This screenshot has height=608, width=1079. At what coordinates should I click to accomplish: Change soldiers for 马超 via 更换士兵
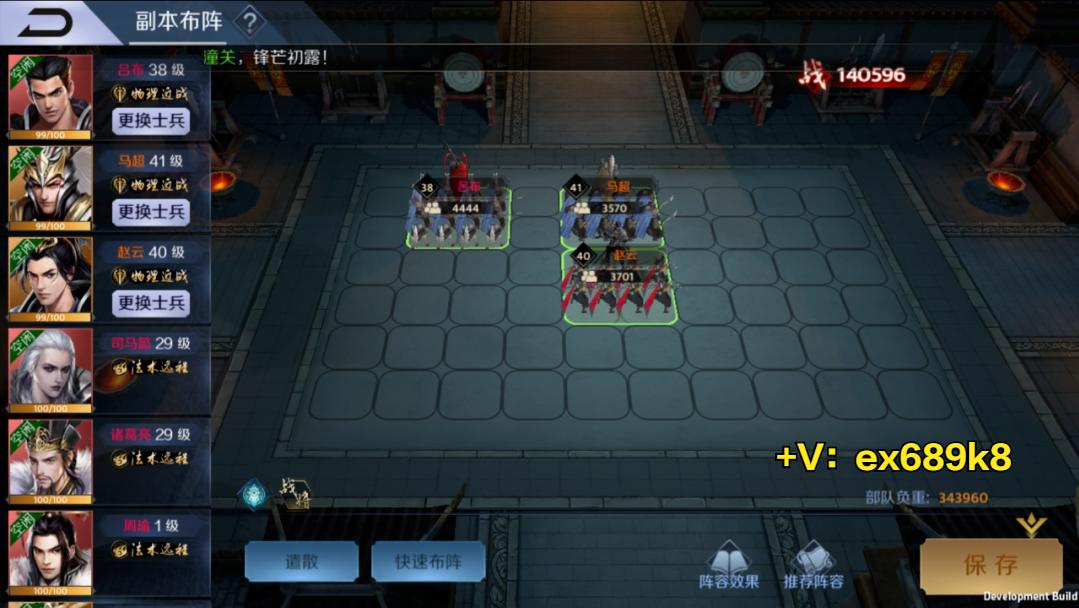click(152, 211)
